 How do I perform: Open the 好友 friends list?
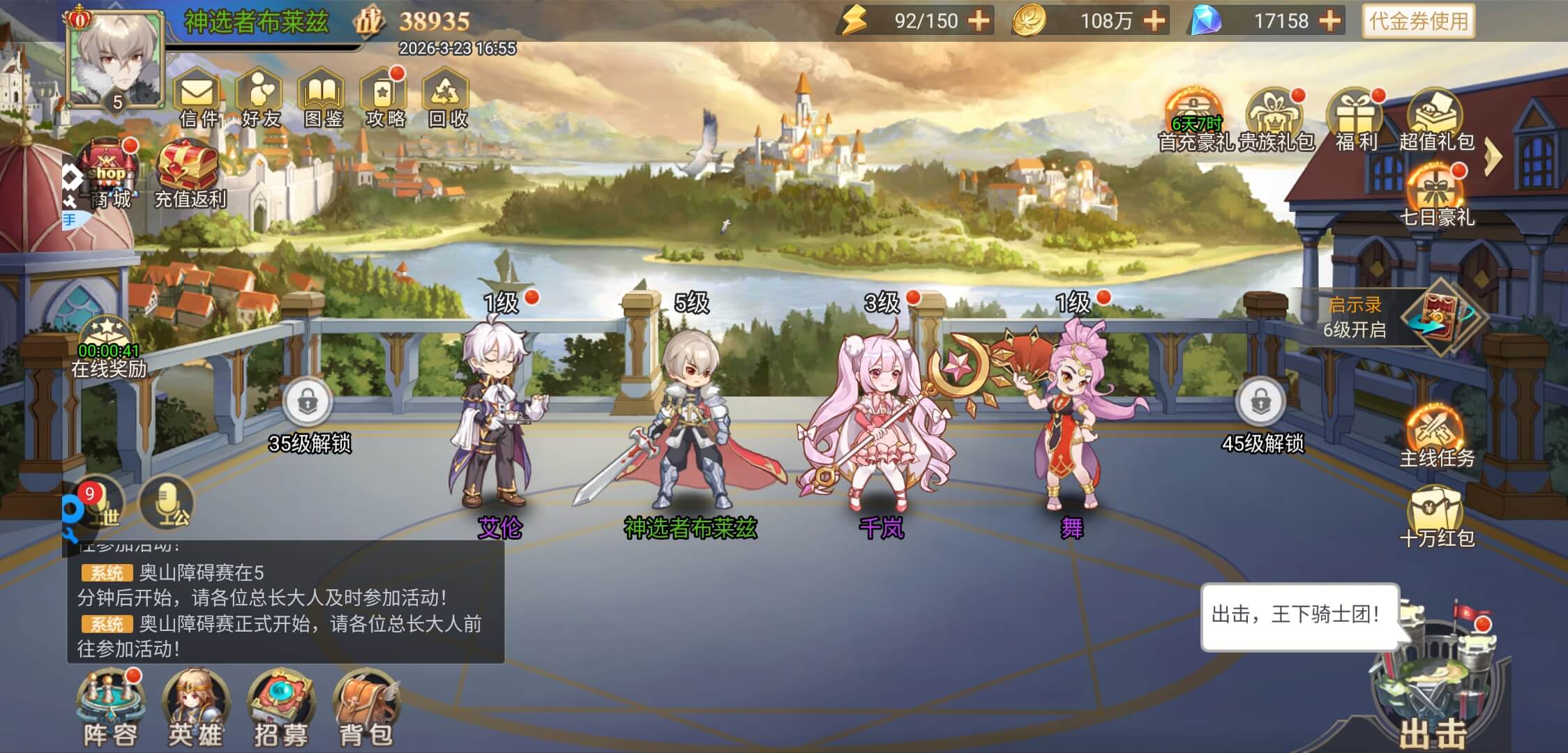pos(260,99)
